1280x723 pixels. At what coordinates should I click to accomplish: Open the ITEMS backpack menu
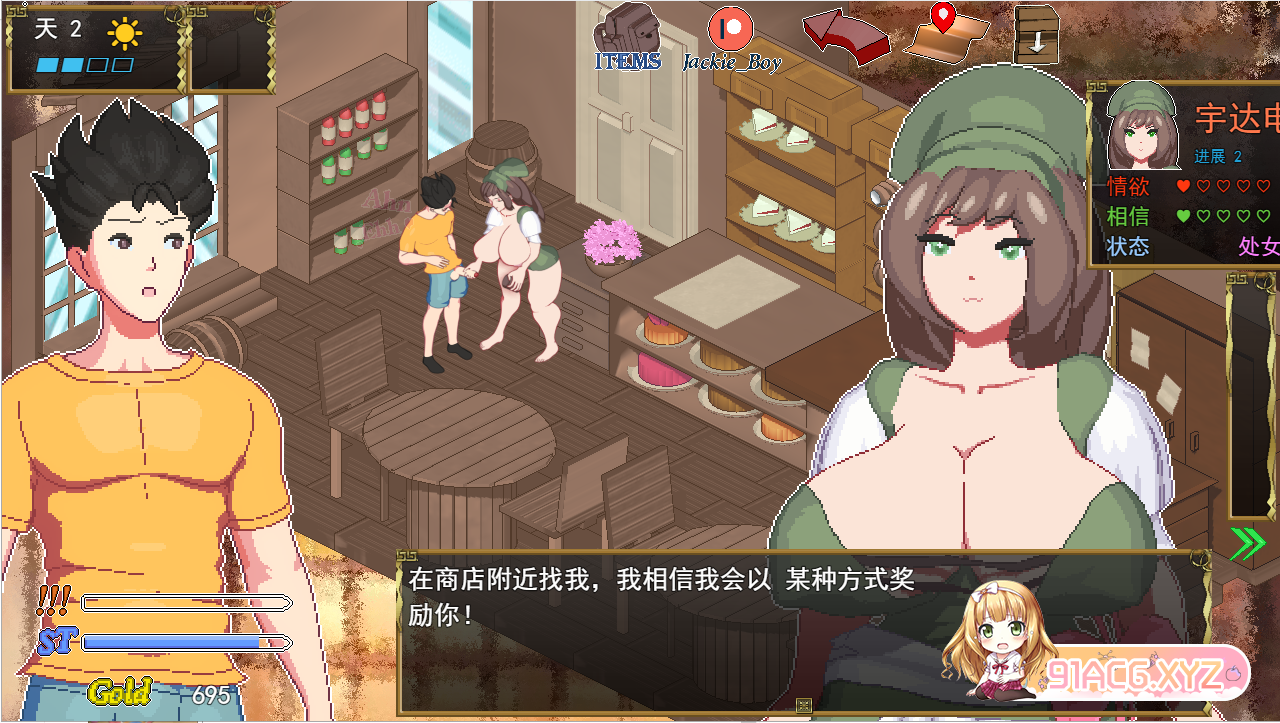[x=628, y=37]
